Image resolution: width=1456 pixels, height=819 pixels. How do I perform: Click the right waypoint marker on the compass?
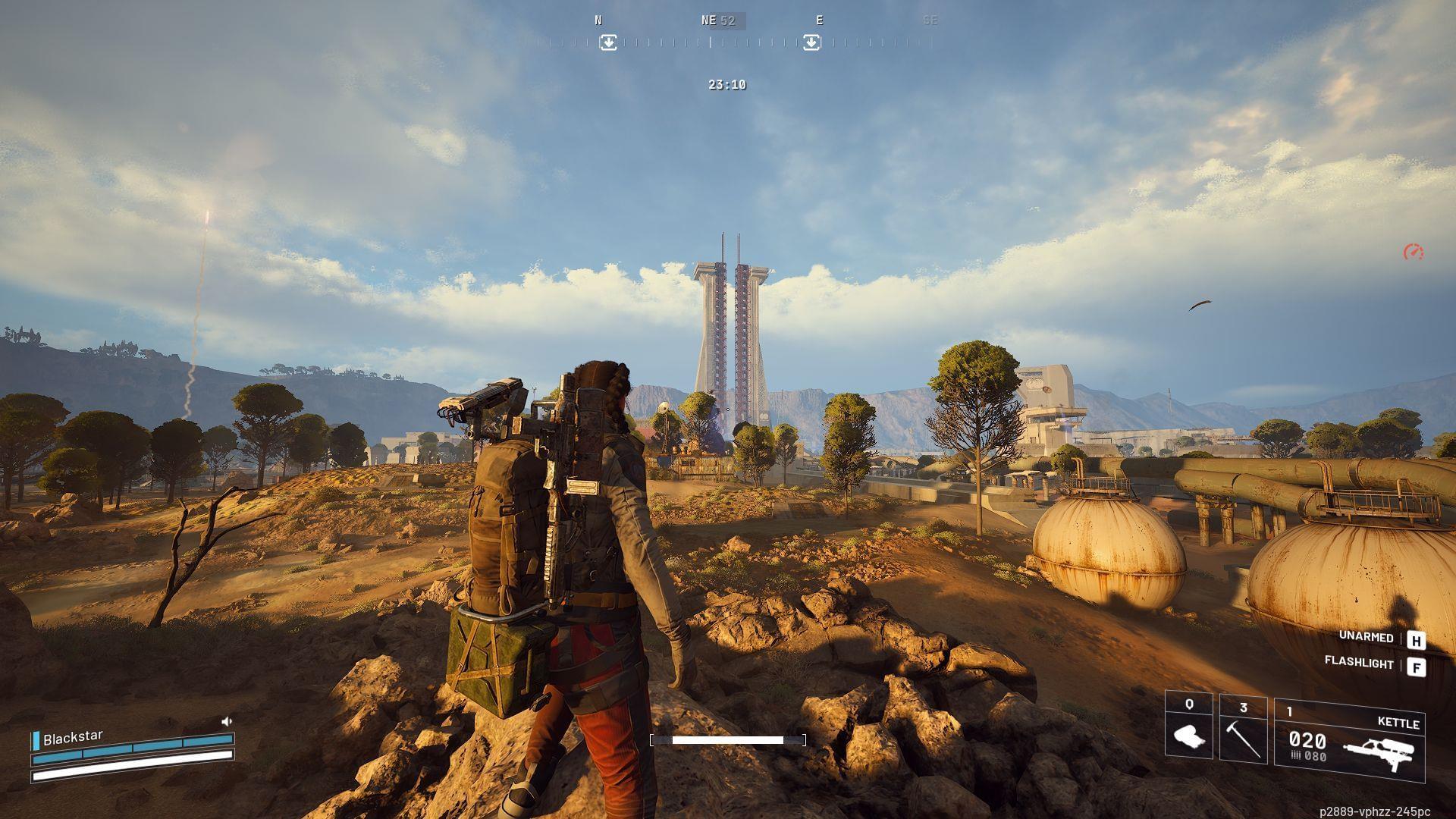[811, 43]
